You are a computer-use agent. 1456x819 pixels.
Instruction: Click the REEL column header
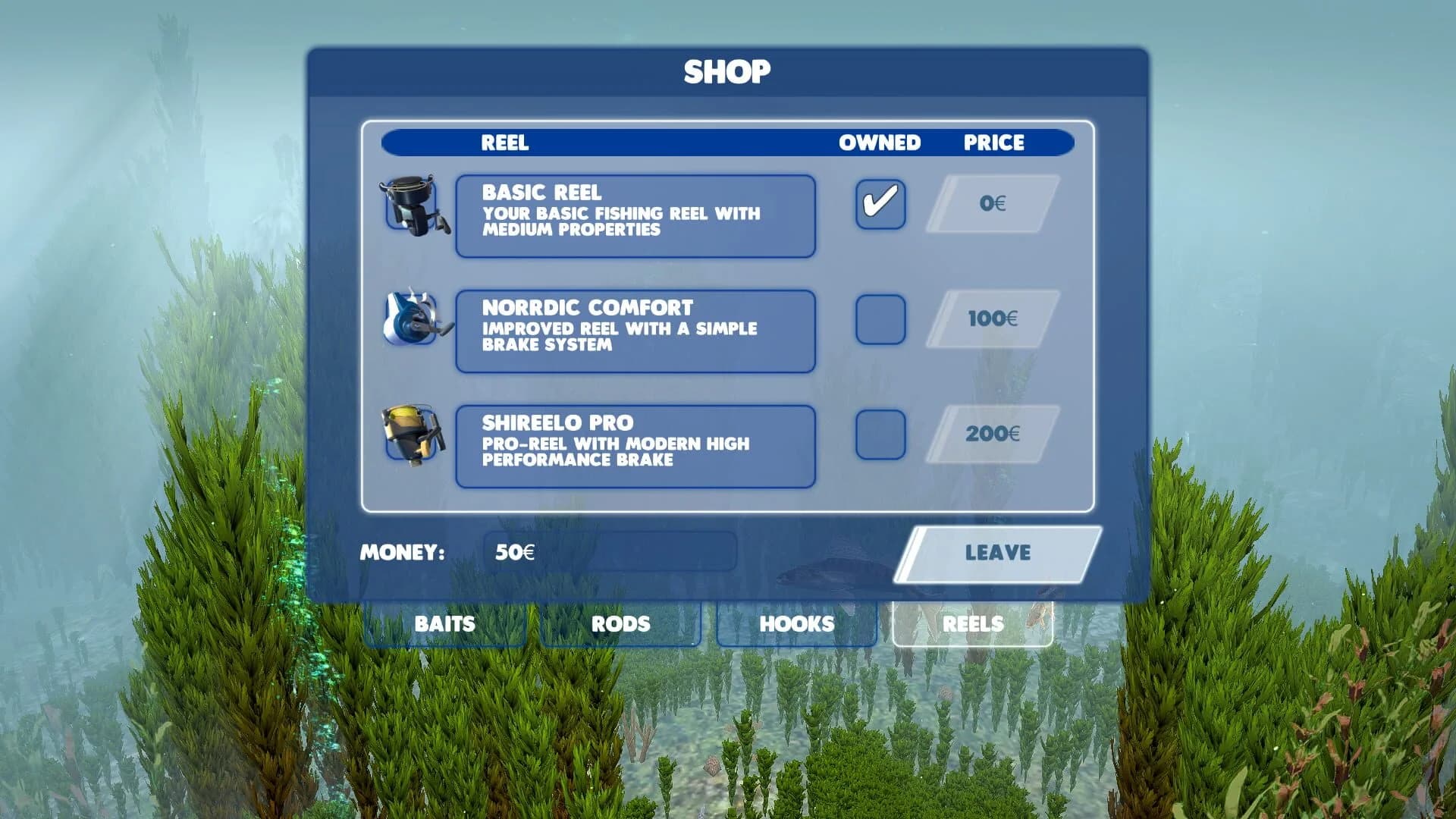pos(505,143)
